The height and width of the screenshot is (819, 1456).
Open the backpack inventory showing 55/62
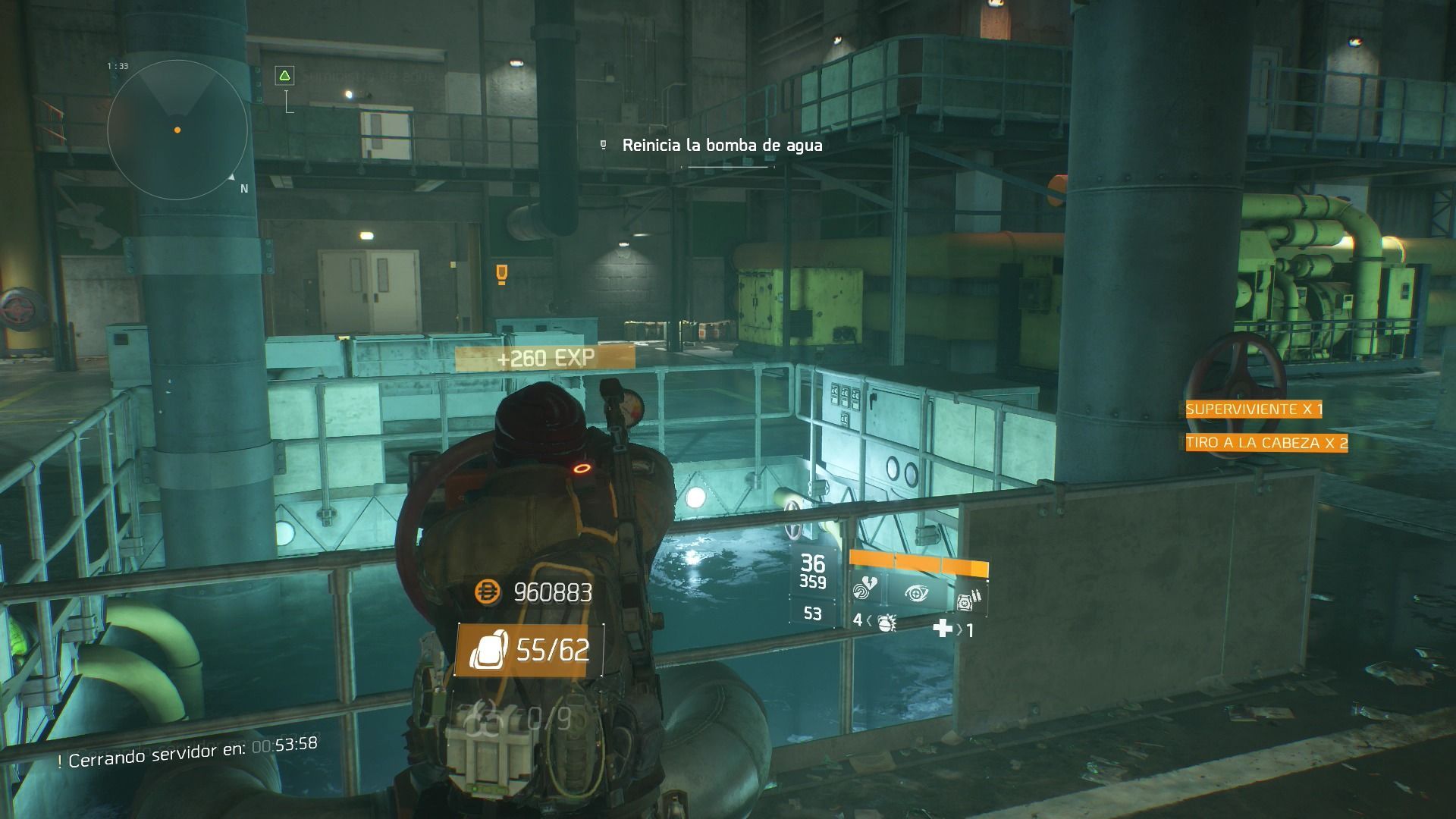[x=529, y=650]
